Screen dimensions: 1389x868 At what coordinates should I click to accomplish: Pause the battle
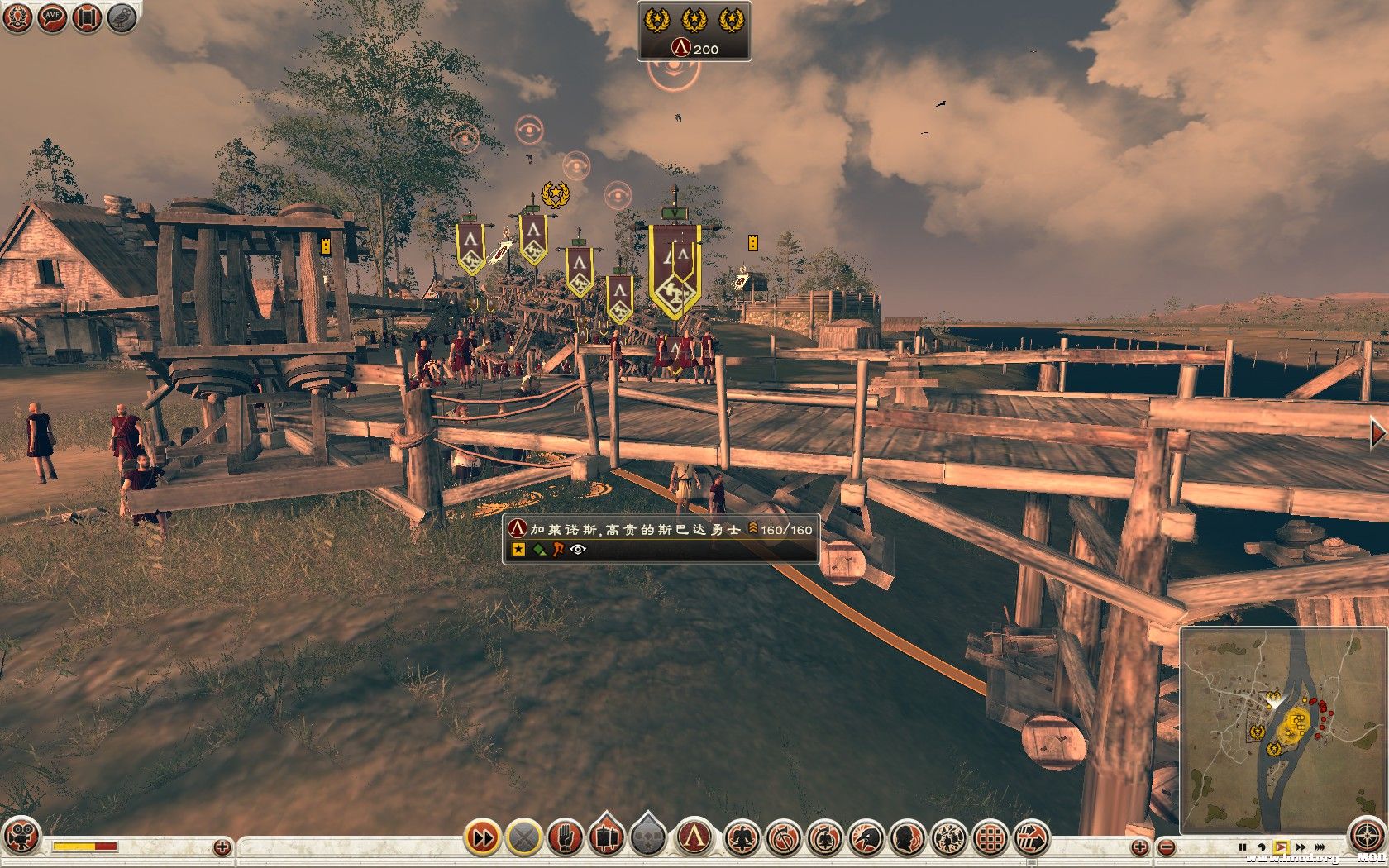click(1242, 847)
